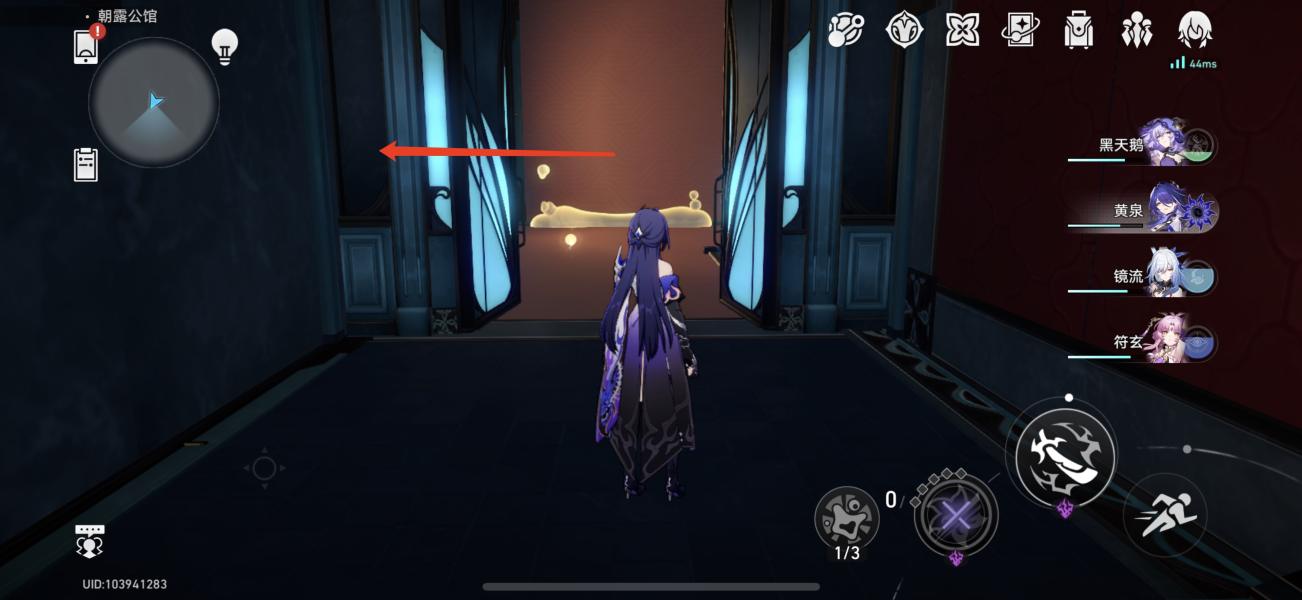1302x600 pixels.
Task: Use the consumable item showing 1/3
Action: point(847,518)
